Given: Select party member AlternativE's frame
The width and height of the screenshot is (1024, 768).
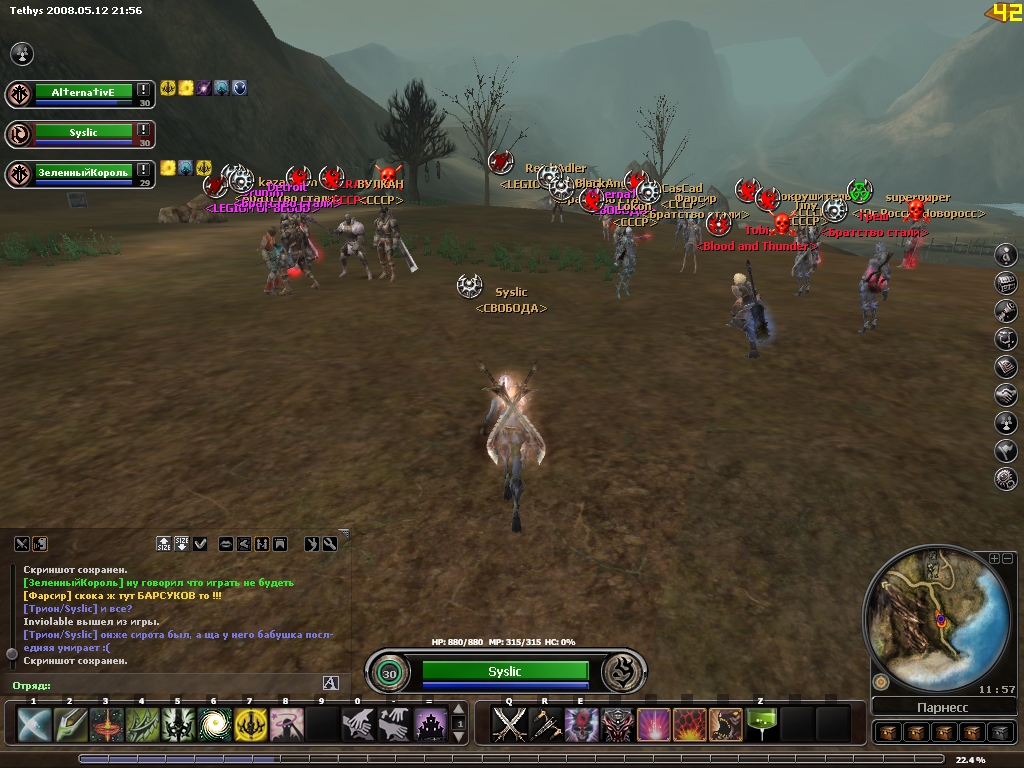Looking at the screenshot, I should 83,92.
